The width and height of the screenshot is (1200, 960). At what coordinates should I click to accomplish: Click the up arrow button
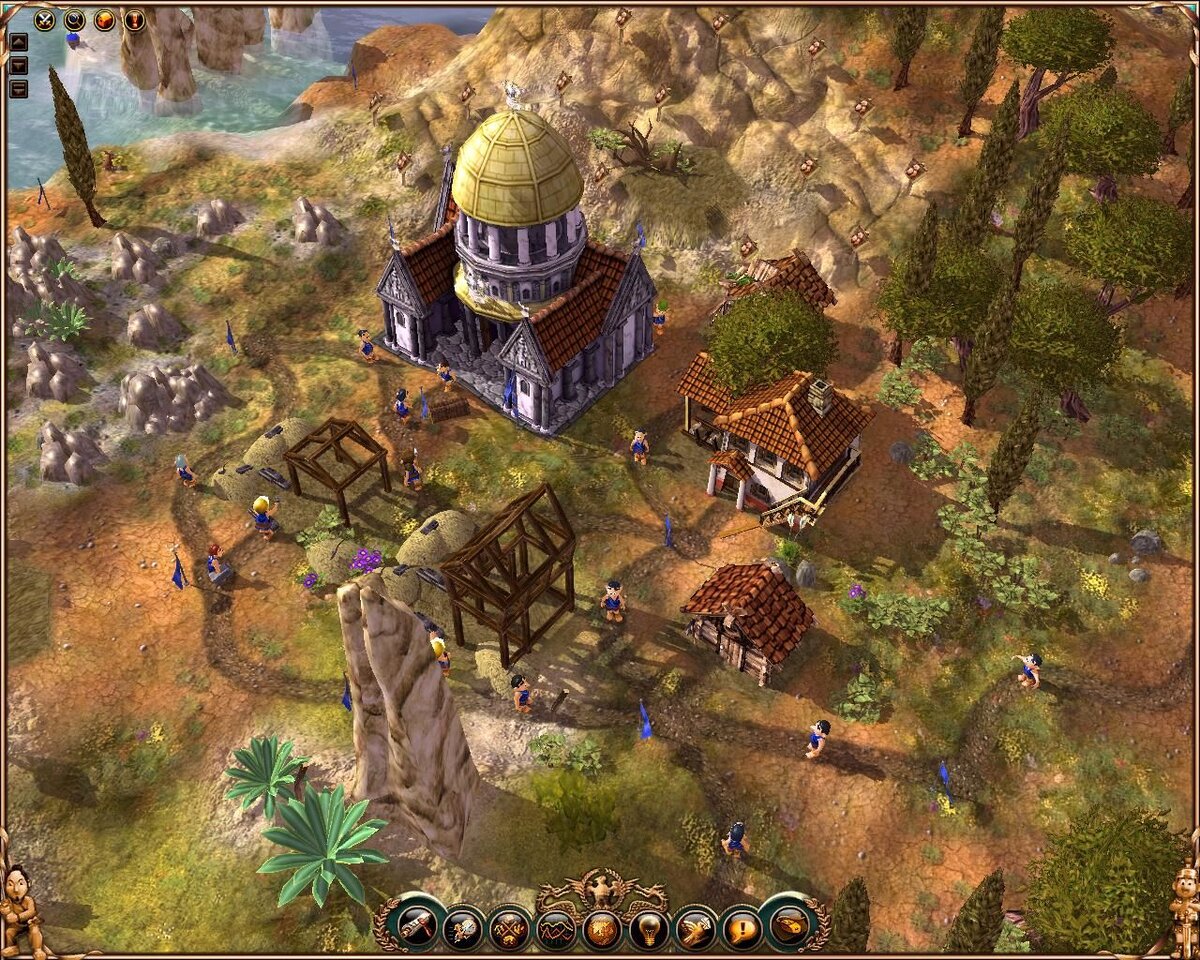(19, 42)
